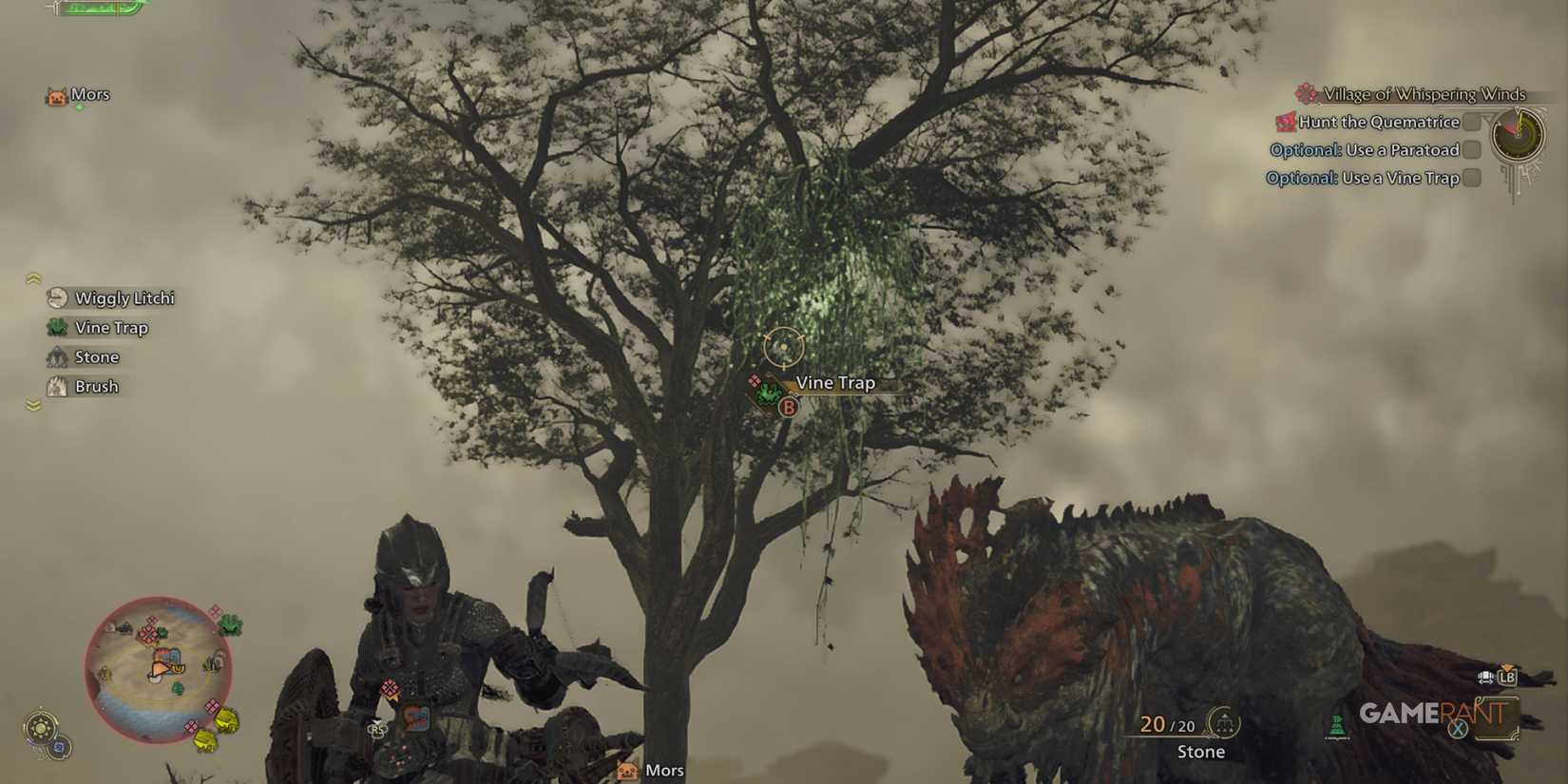Image resolution: width=1568 pixels, height=784 pixels.
Task: Click the red quest icon beside Hunt the Quematrice
Action: (1285, 122)
